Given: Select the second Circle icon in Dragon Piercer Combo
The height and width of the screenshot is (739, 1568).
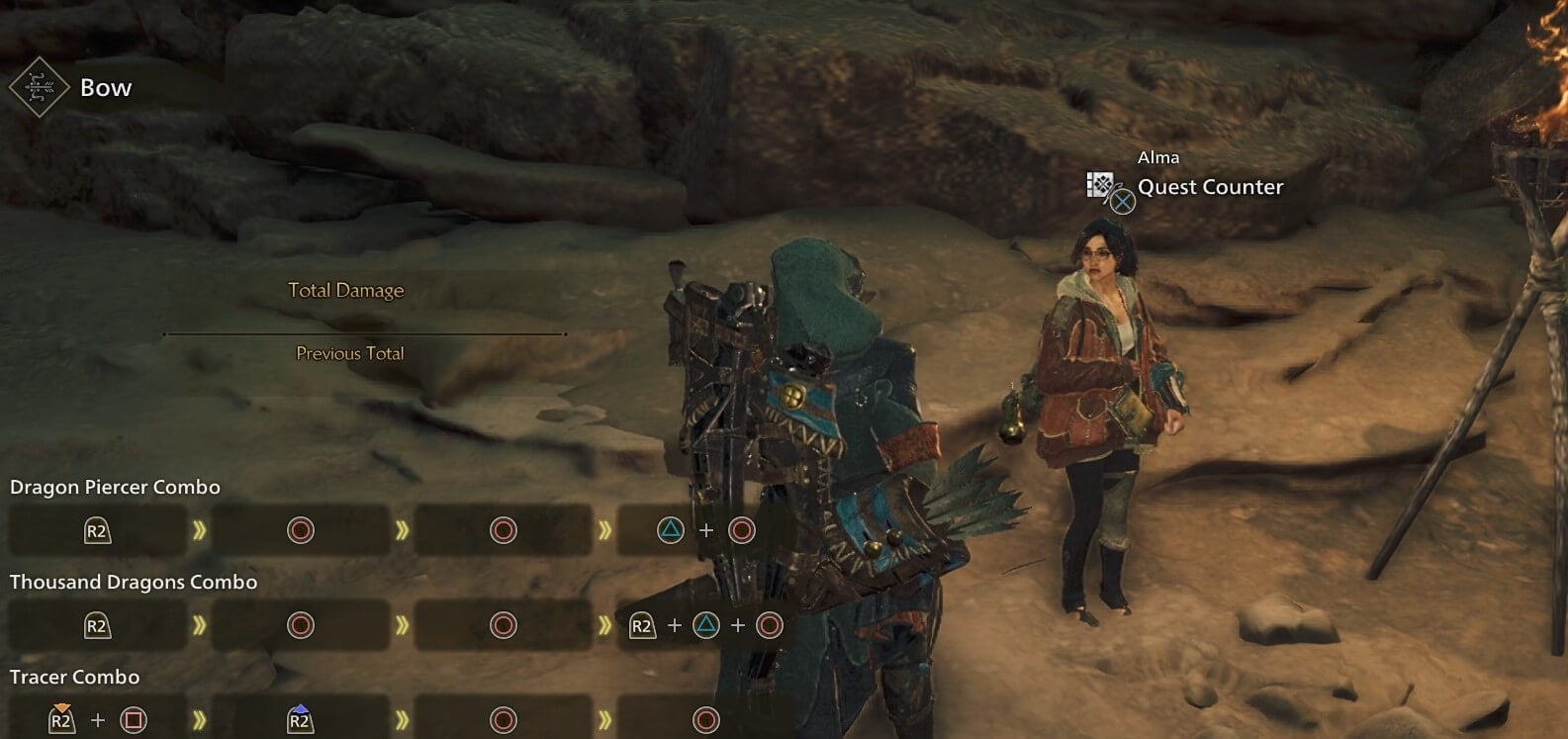Looking at the screenshot, I should pyautogui.click(x=503, y=529).
